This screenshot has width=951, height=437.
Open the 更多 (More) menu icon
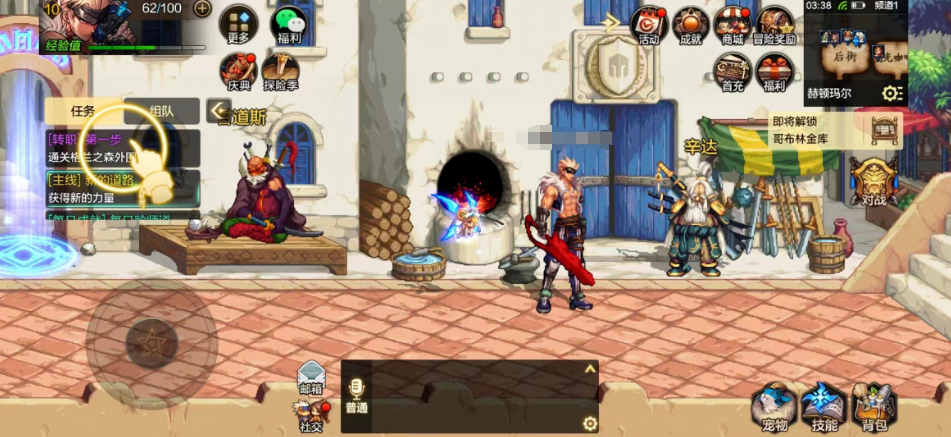coord(238,22)
